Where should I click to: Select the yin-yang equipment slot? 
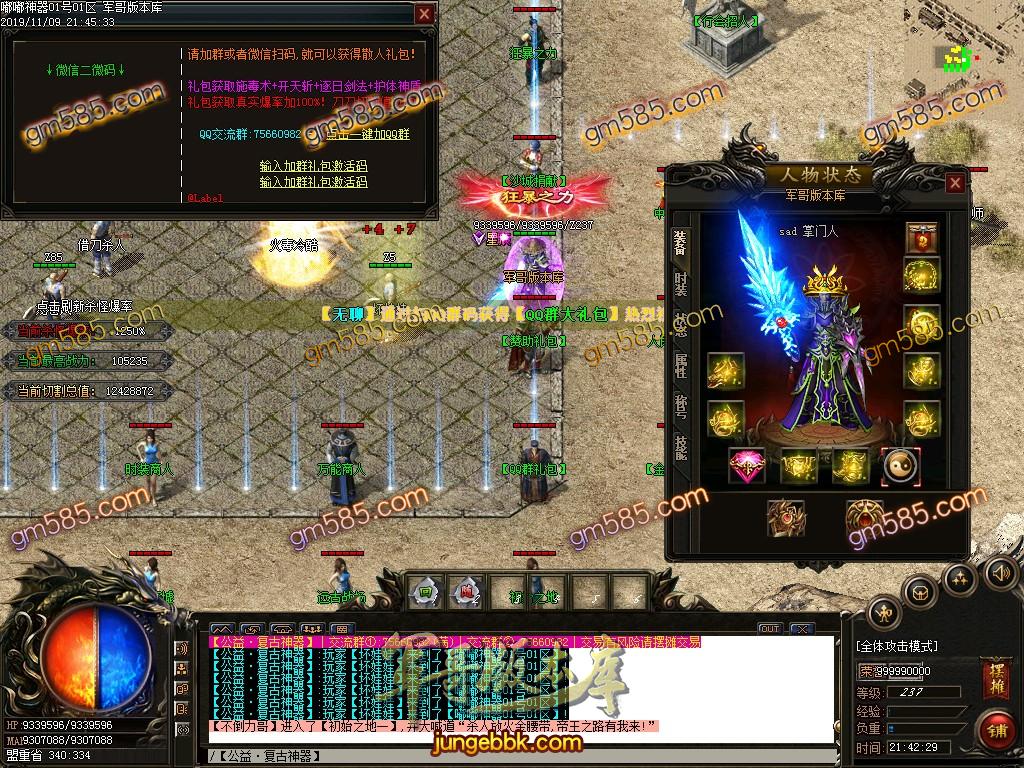point(899,465)
